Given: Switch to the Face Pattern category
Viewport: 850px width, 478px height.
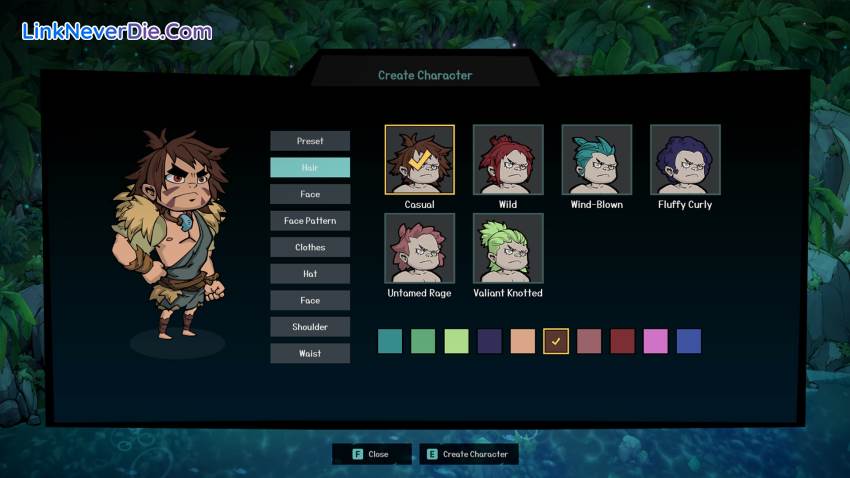Looking at the screenshot, I should pos(310,220).
